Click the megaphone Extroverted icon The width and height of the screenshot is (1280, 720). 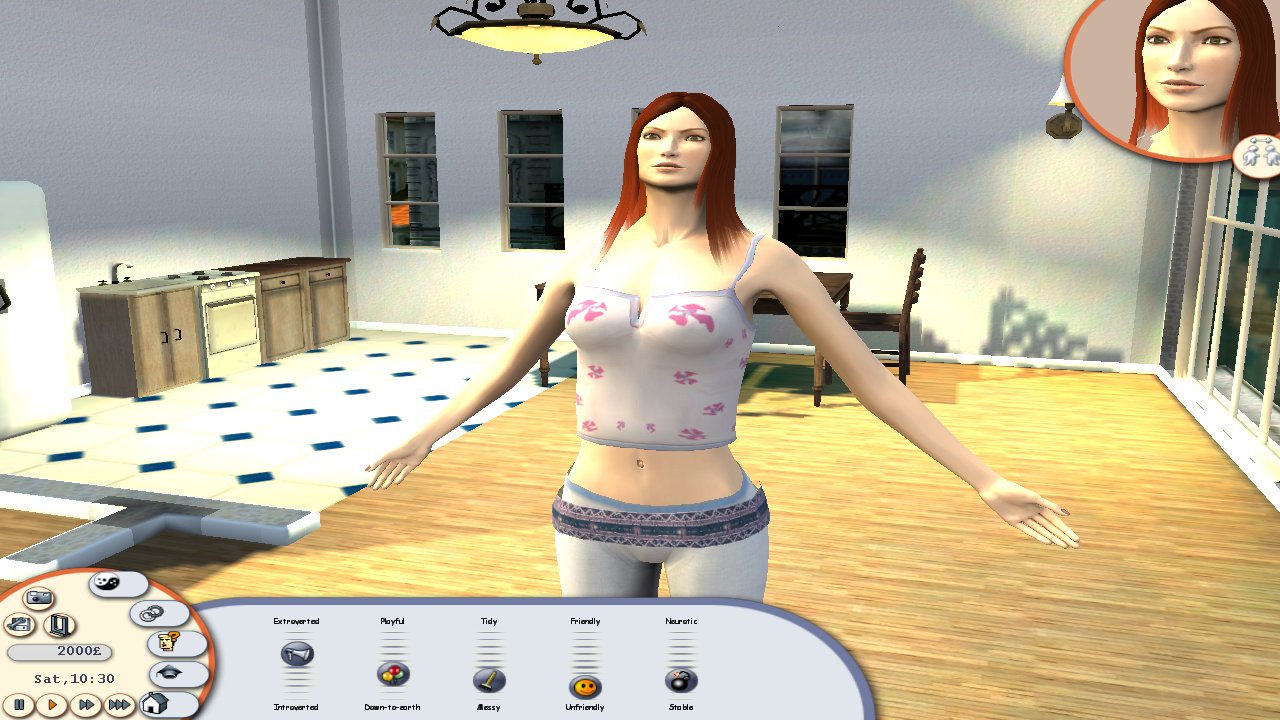point(297,651)
